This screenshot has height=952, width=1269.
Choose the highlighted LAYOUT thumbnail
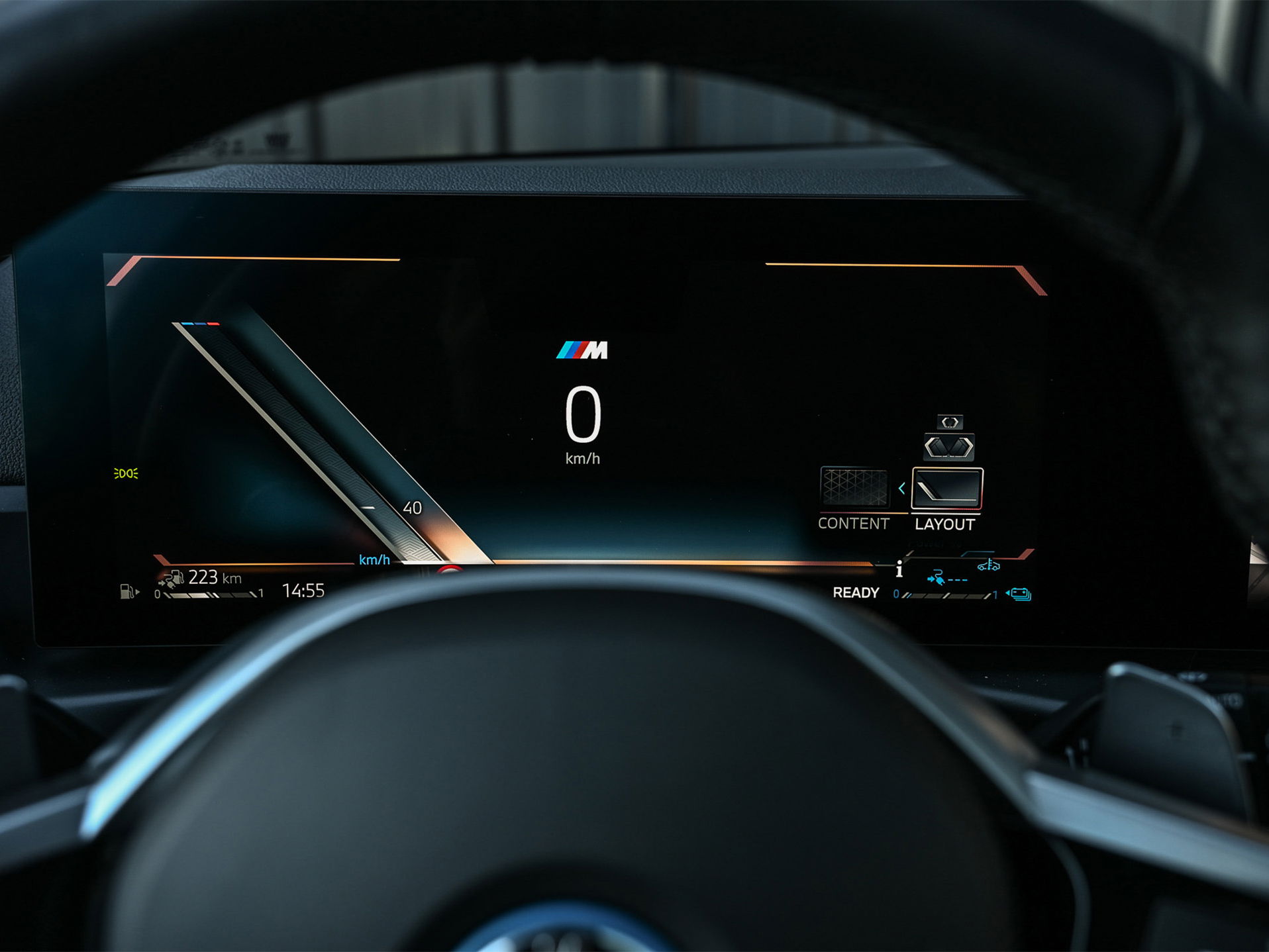coord(947,489)
